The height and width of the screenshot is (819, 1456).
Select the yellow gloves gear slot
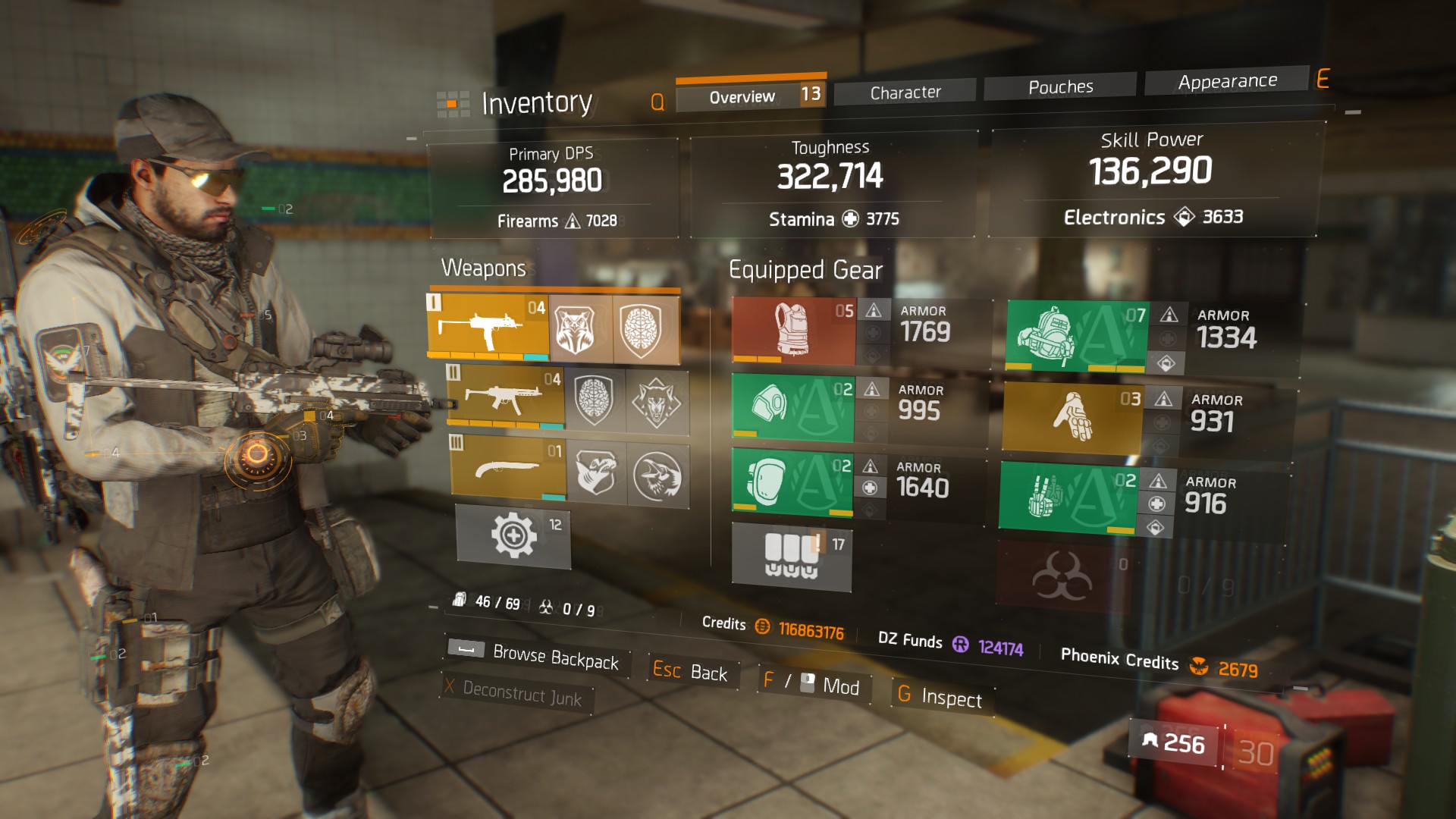pos(1072,418)
